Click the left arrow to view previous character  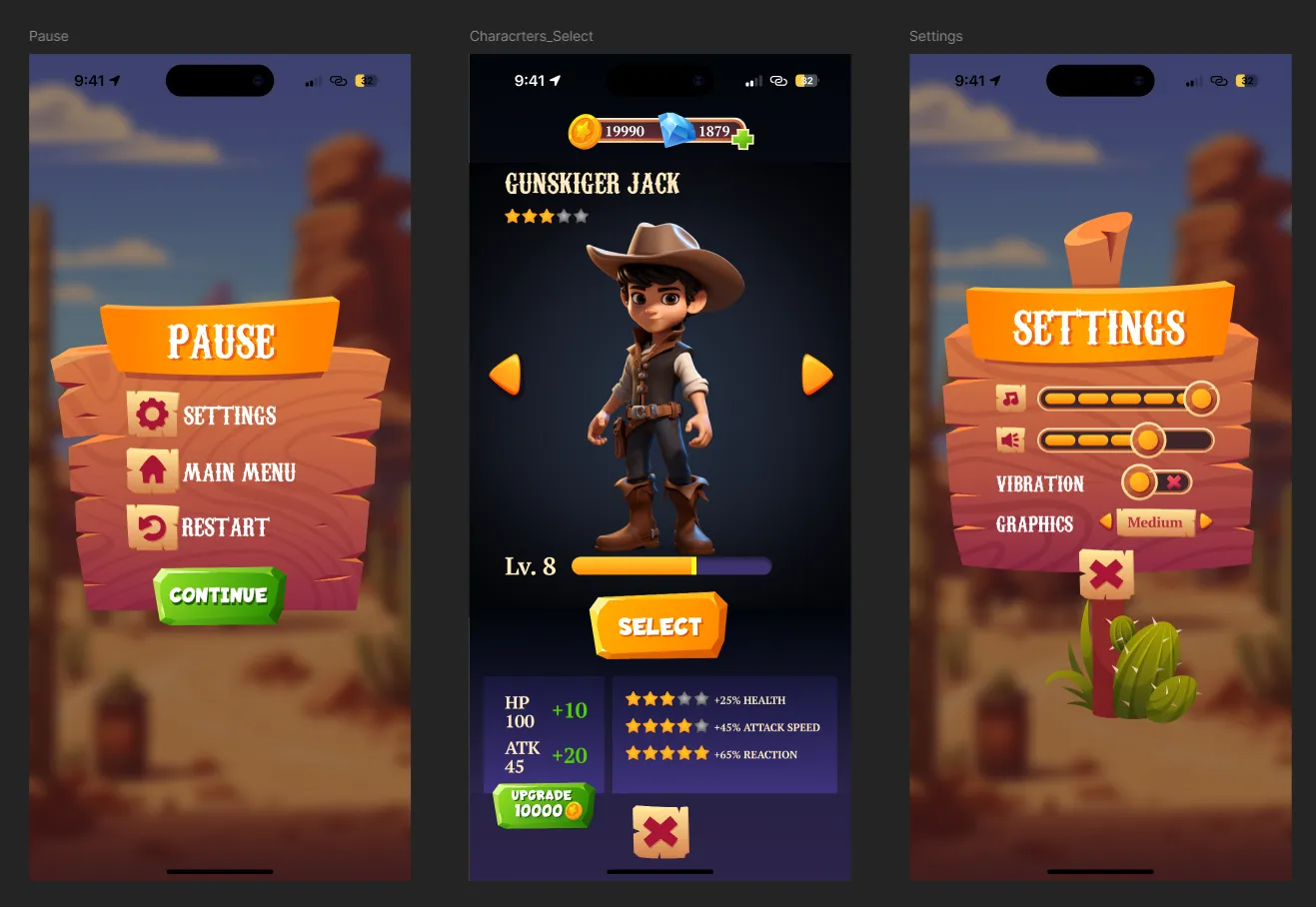(x=506, y=374)
